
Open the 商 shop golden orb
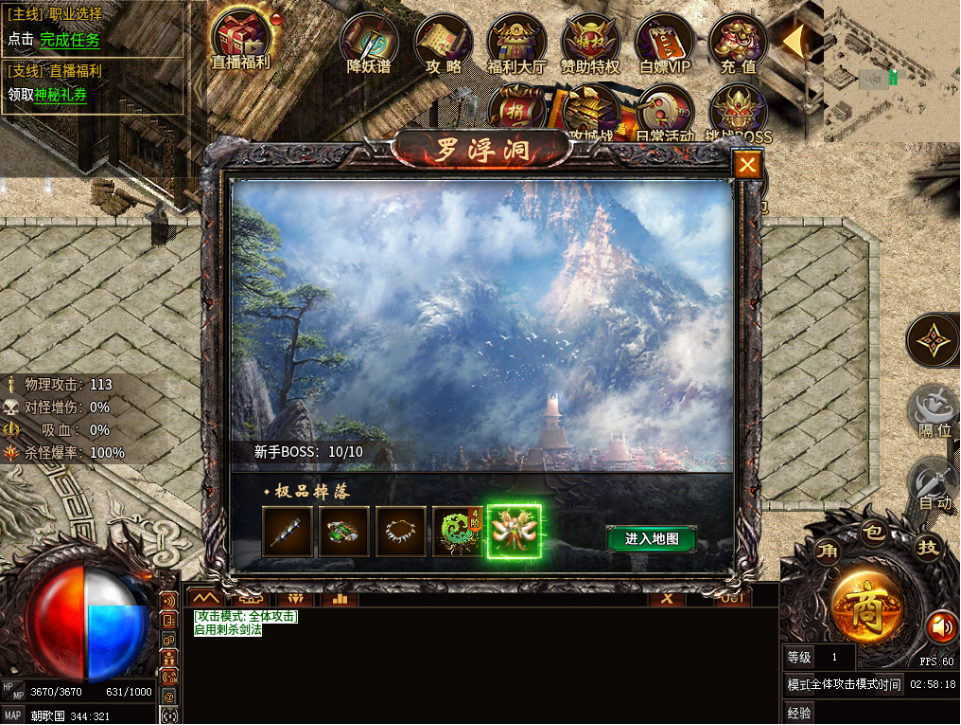pyautogui.click(x=866, y=607)
